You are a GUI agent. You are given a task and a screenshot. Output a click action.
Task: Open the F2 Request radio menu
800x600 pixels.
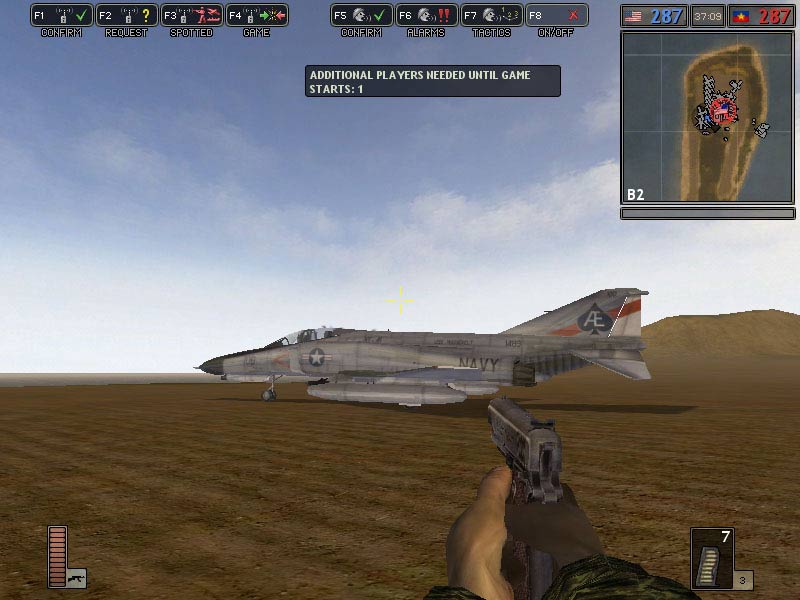(x=126, y=16)
